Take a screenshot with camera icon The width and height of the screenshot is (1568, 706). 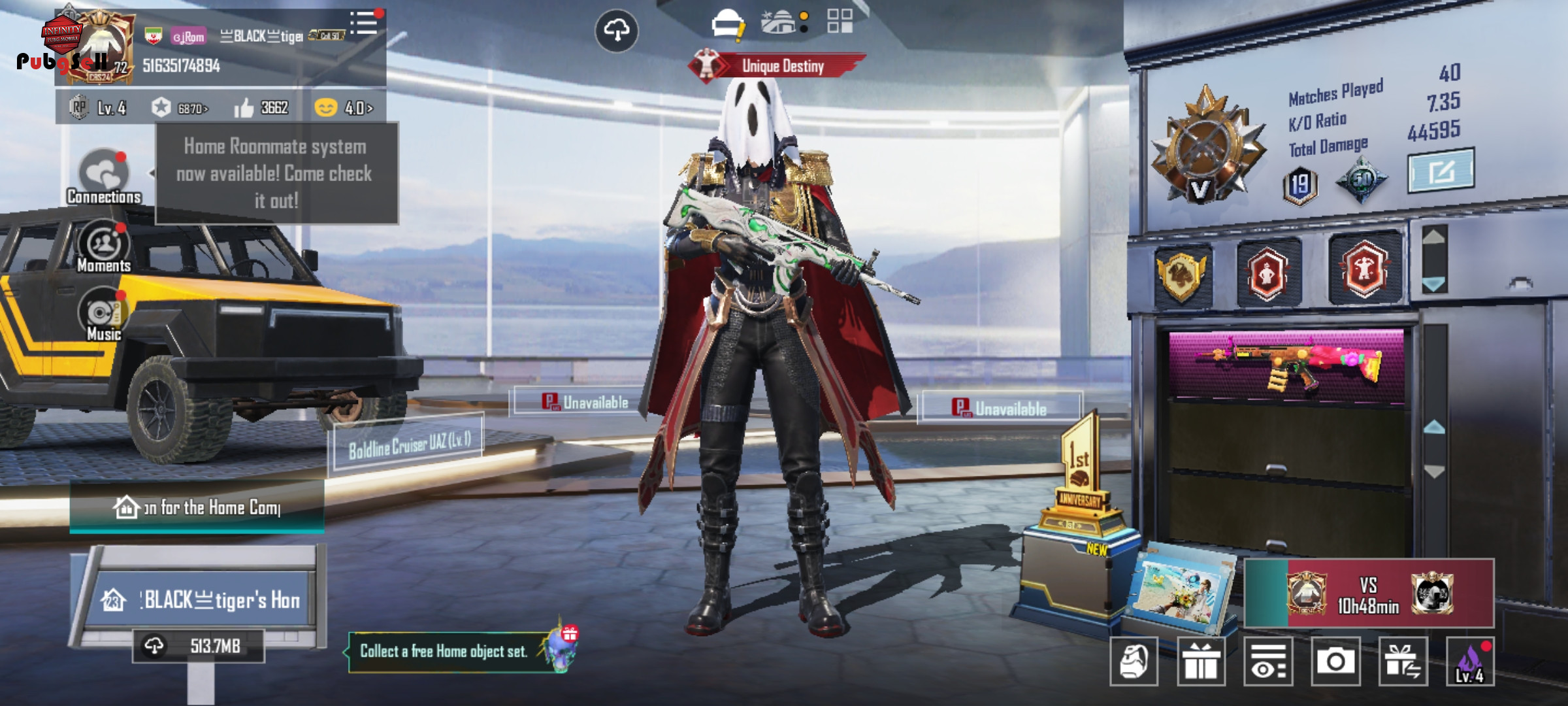click(1335, 662)
